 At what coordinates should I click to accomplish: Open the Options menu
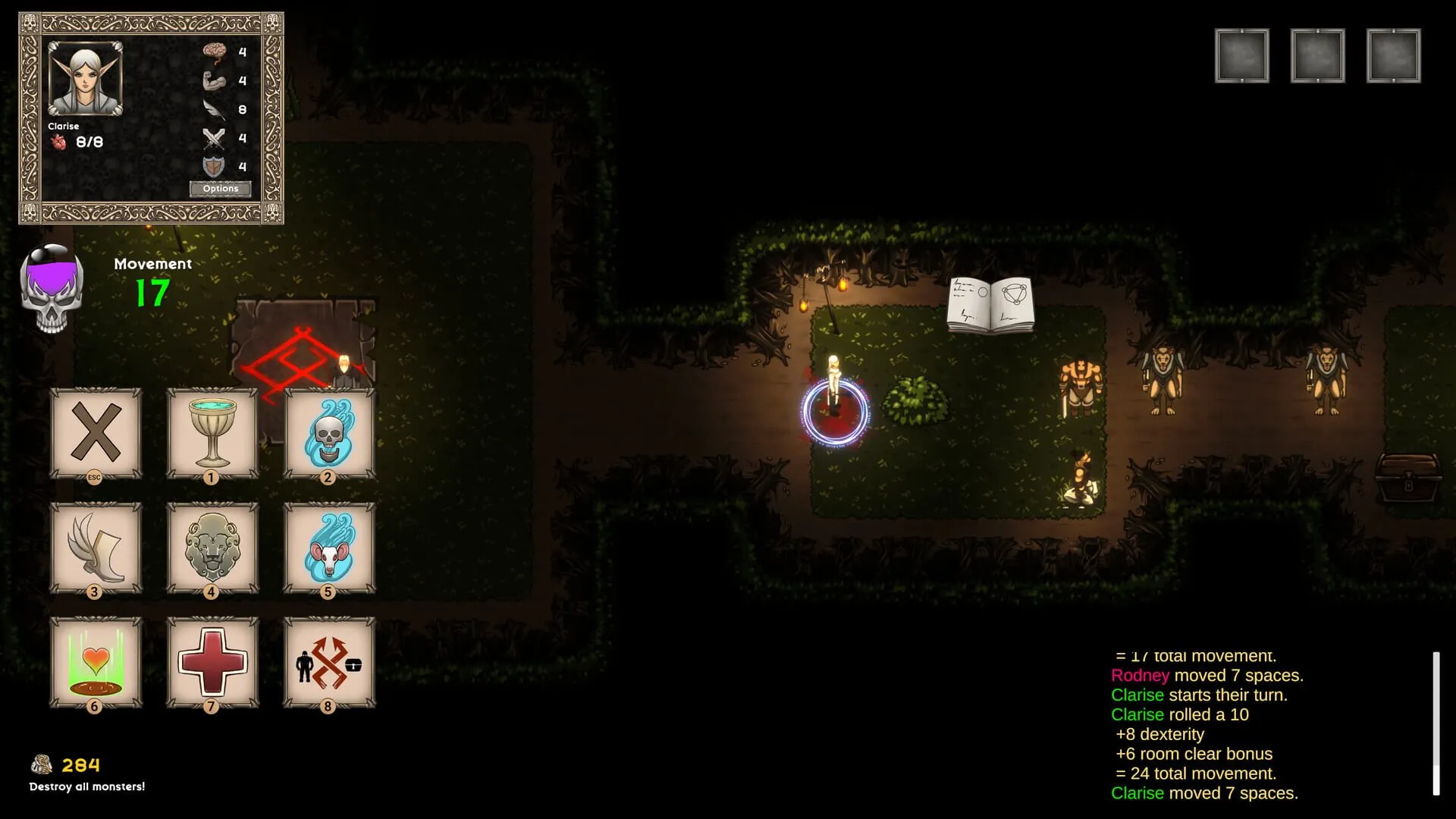[x=220, y=189]
